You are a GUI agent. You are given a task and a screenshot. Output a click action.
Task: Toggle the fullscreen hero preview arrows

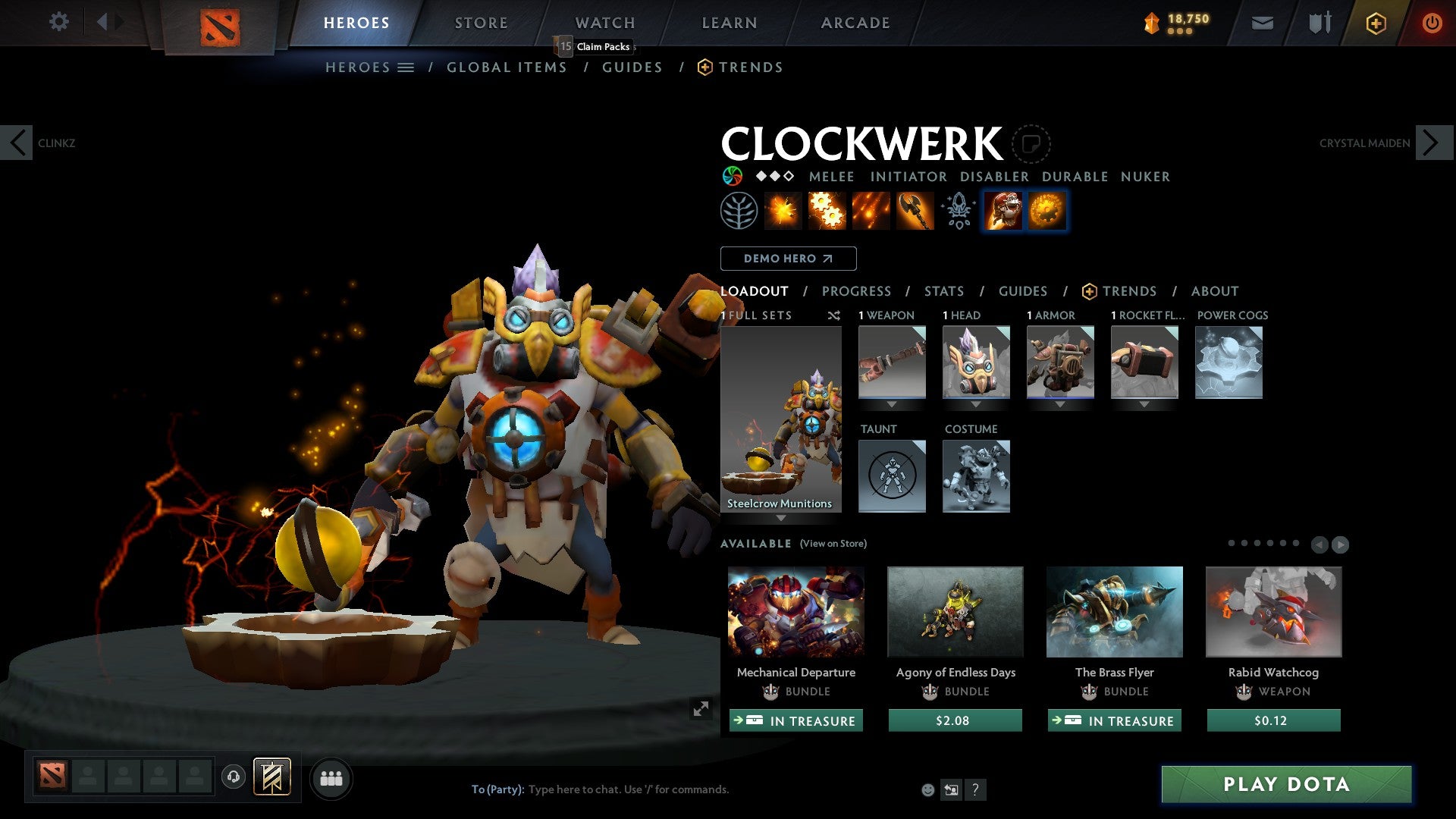click(701, 708)
